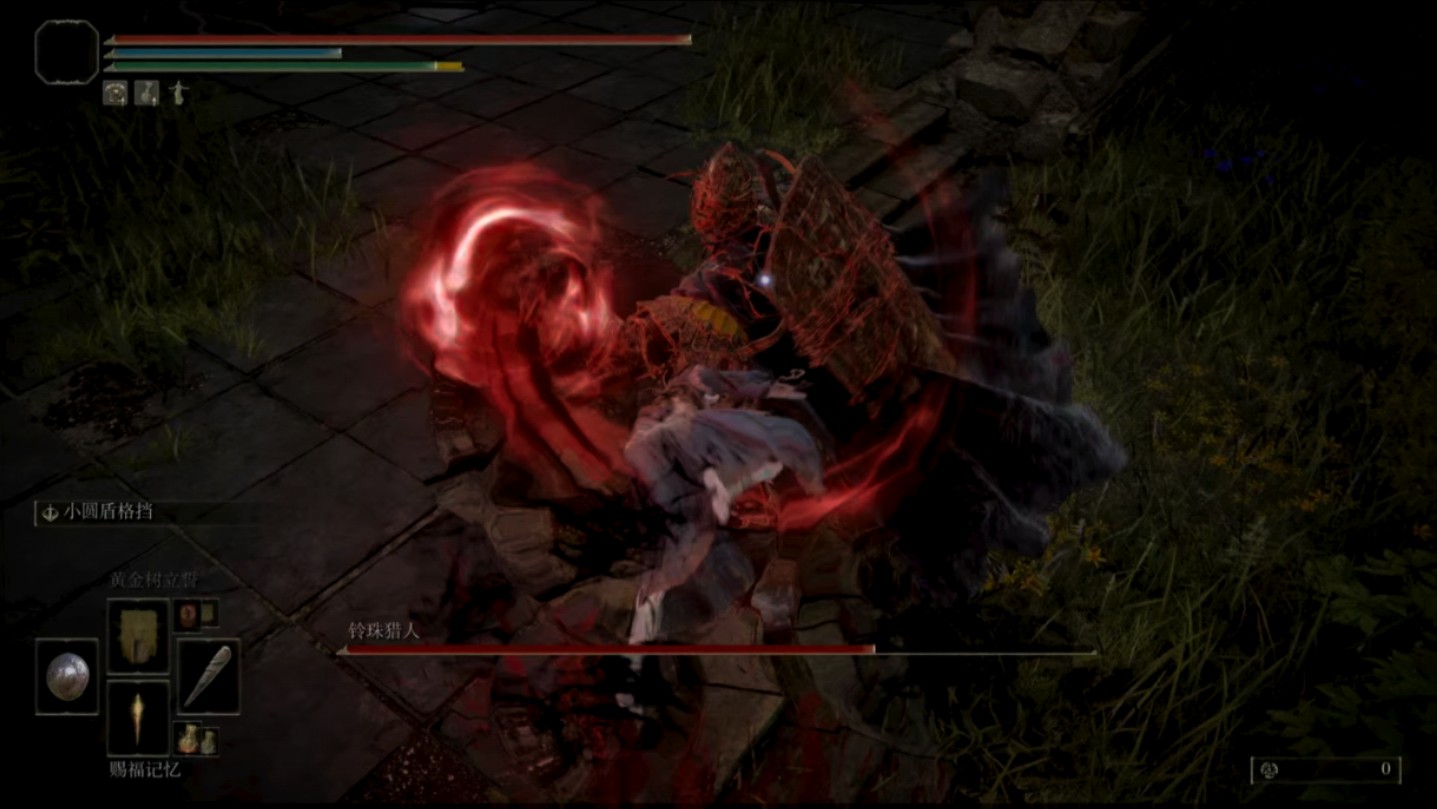Click the small pouch slot beside the spell
Screen dimensions: 1437x809
[x=196, y=613]
